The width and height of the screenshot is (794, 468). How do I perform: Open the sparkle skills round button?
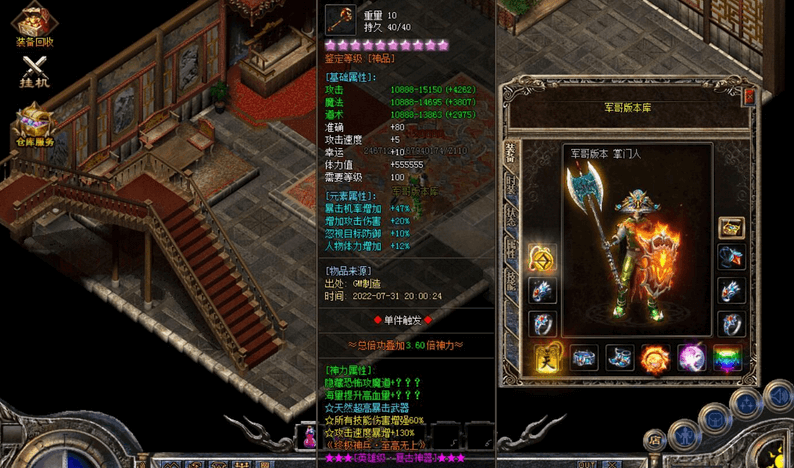746,403
